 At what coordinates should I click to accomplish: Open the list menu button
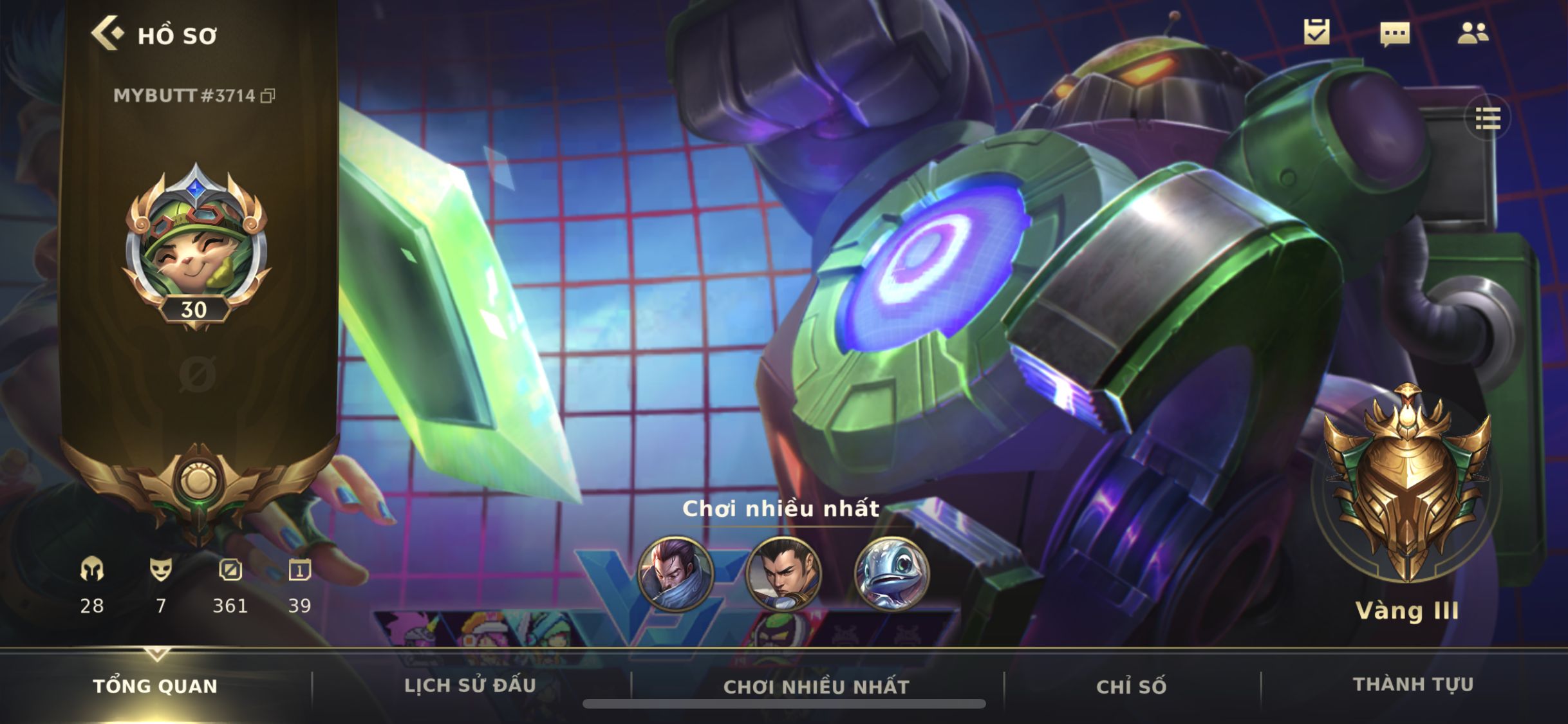pos(1488,119)
